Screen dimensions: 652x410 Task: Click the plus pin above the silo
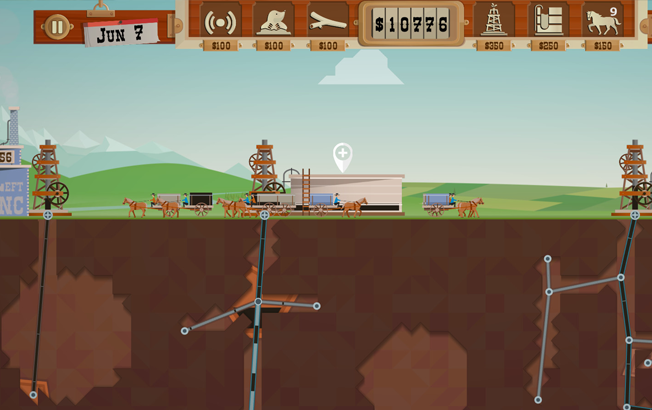coord(342,155)
